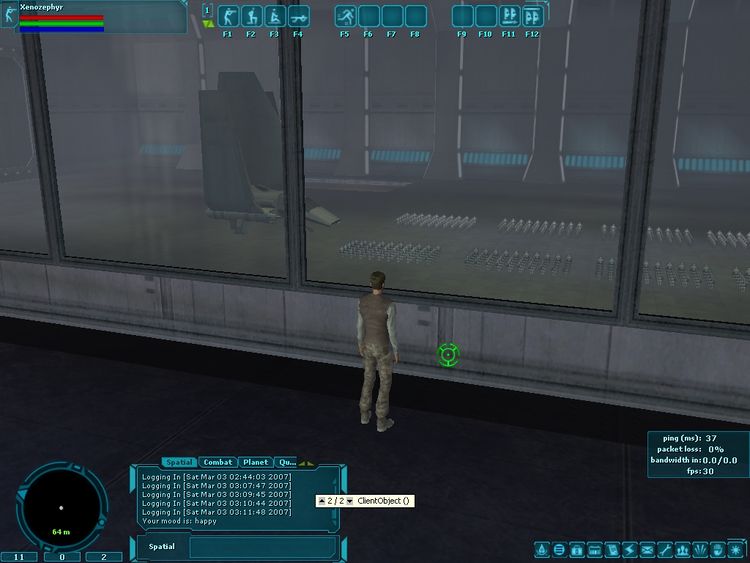Switch to the Combat chat tab
Viewport: 750px width, 563px height.
tap(218, 462)
